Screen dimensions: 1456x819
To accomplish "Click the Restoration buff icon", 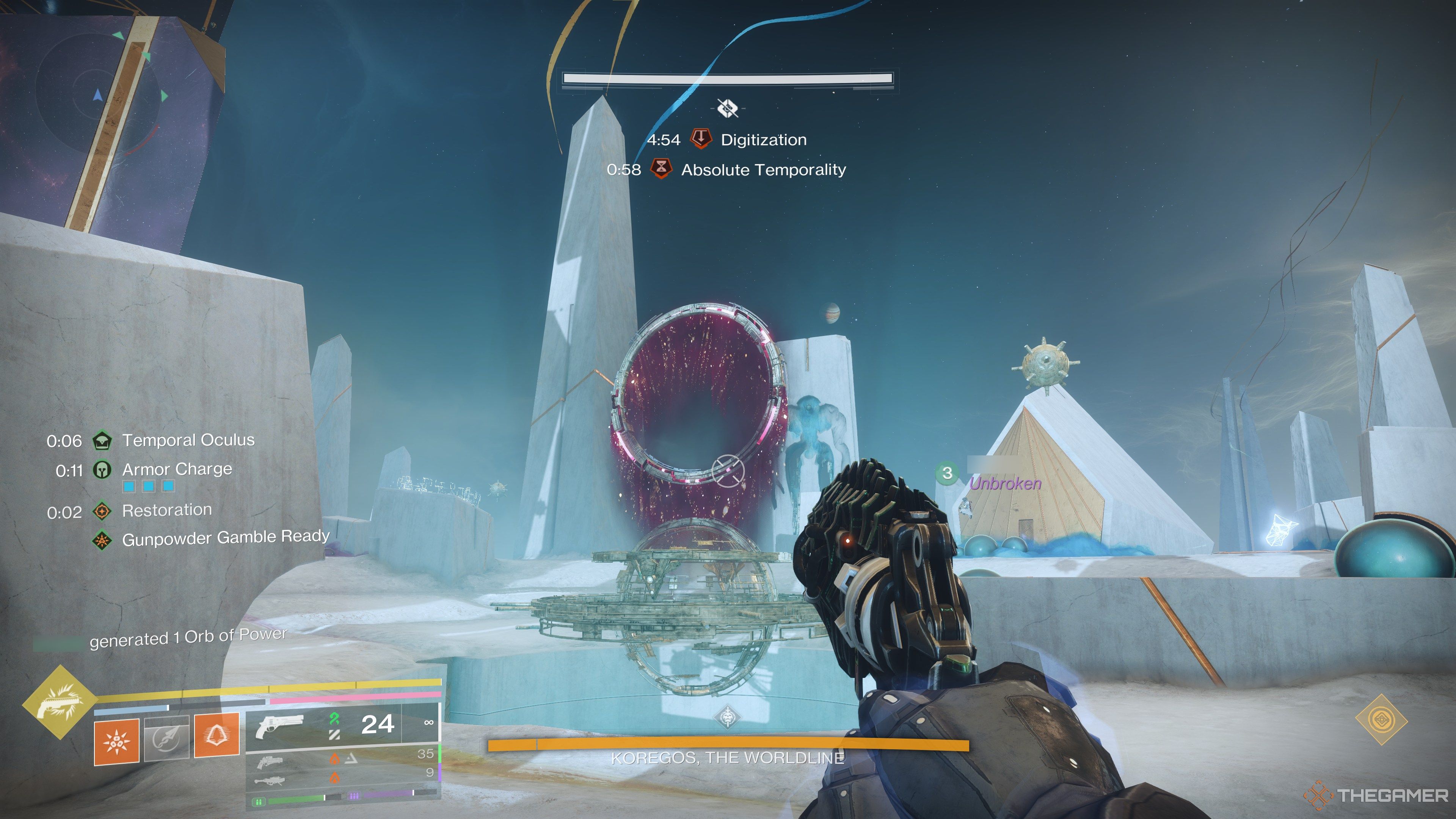I will click(x=102, y=511).
